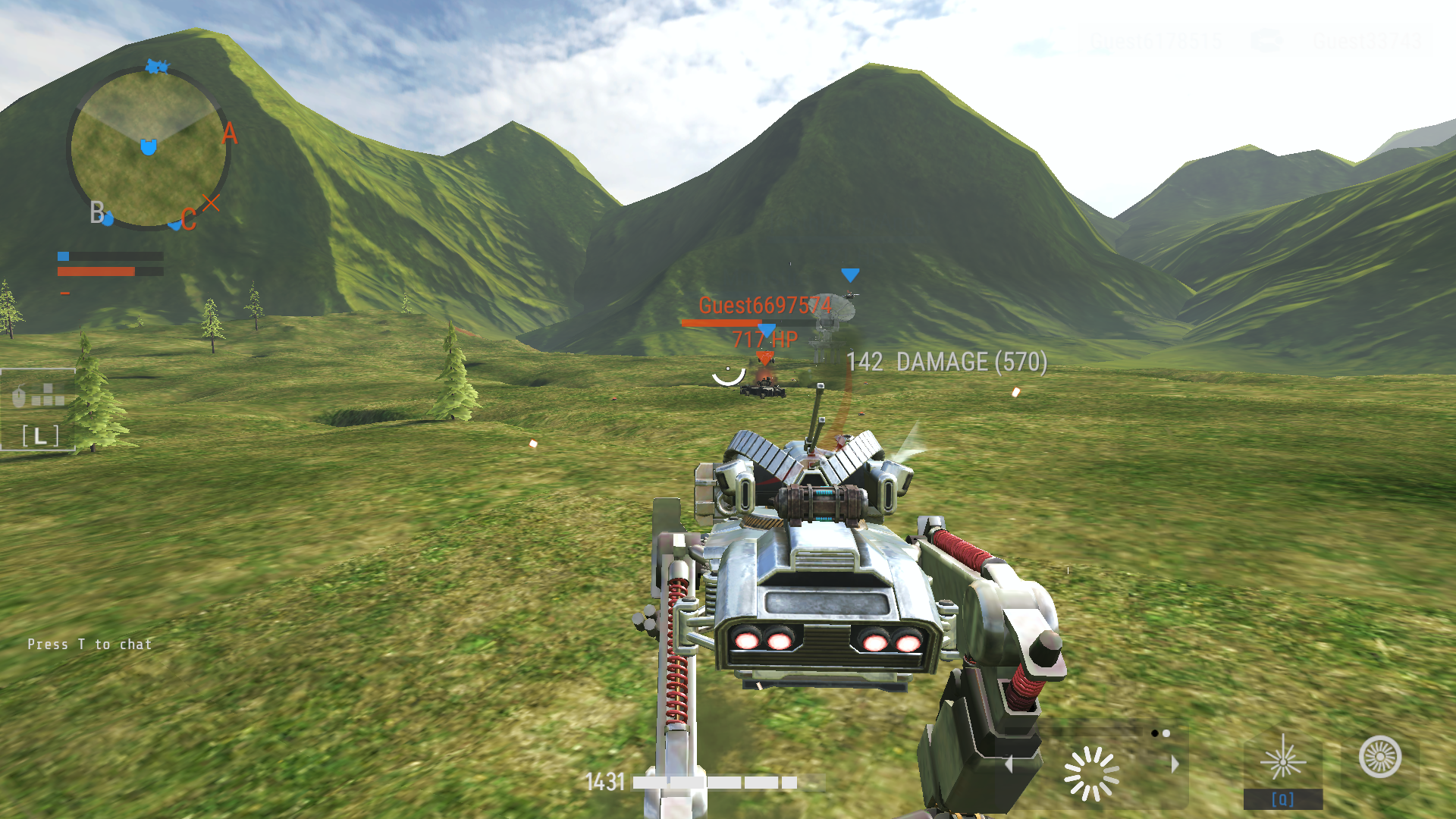The image size is (1456, 819).
Task: Click the red X marker on minimap
Action: pyautogui.click(x=211, y=202)
